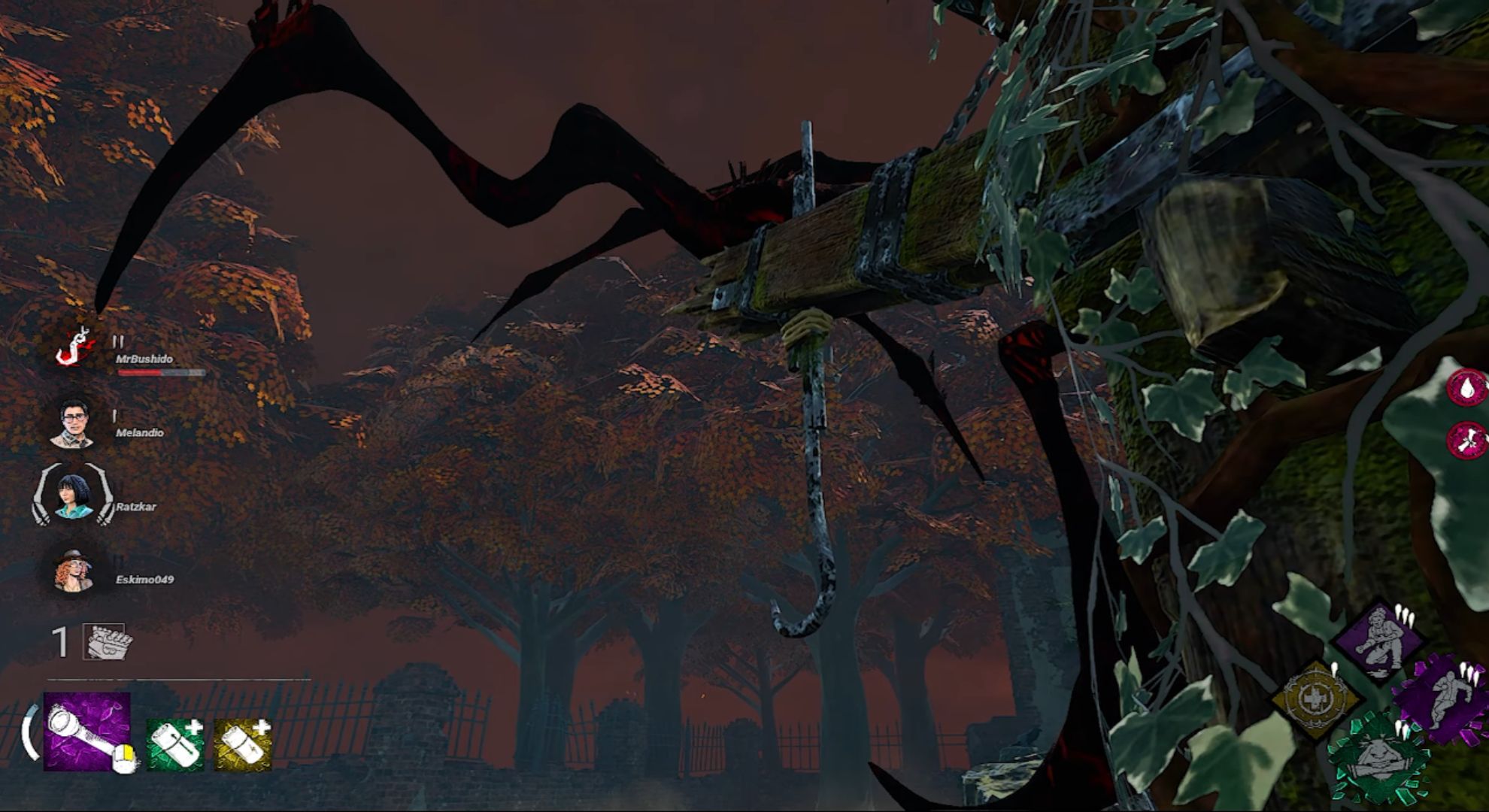
Task: Select the purple flashlight item icon
Action: tap(87, 732)
